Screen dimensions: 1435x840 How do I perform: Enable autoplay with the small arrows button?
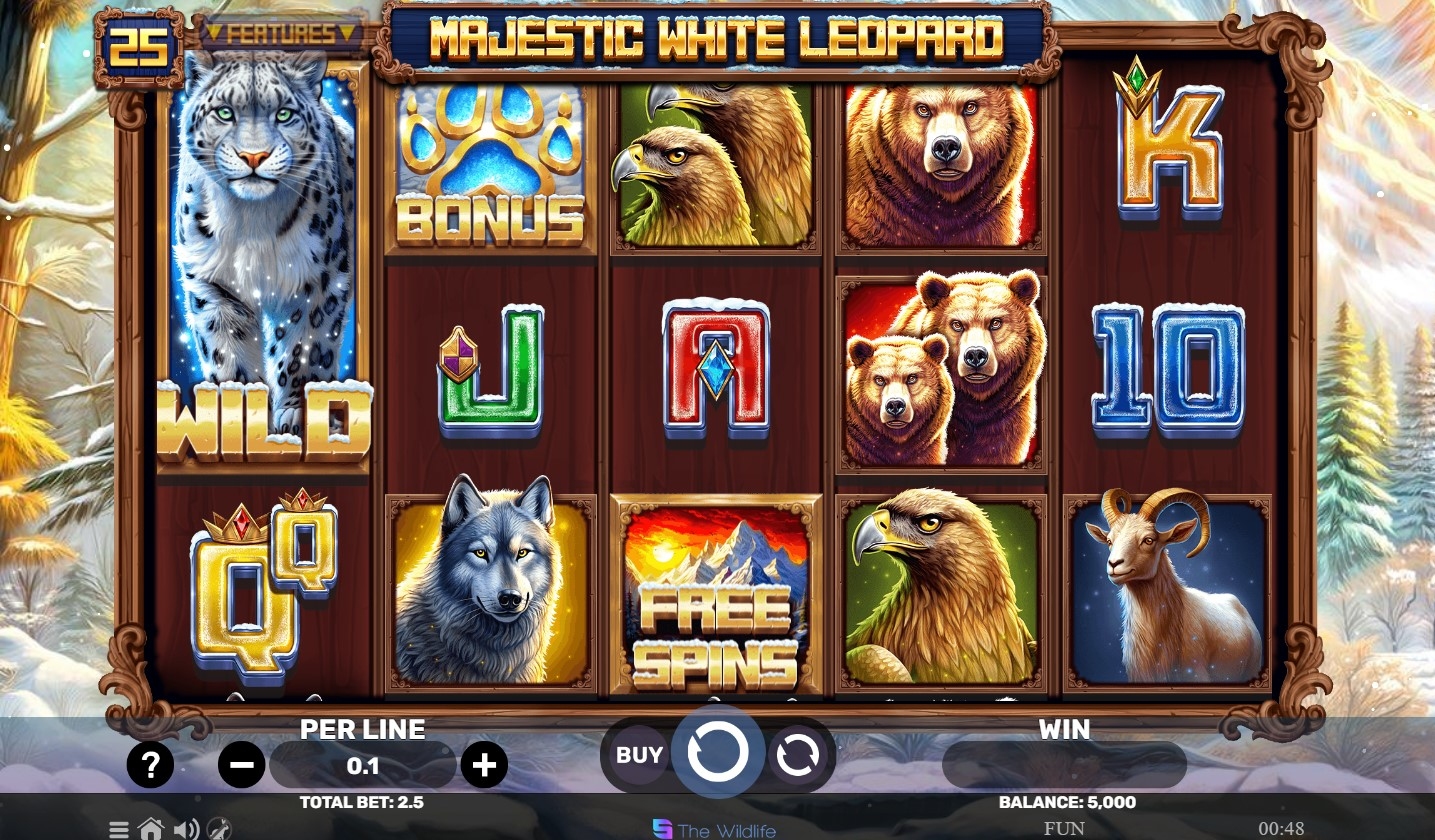coord(798,756)
